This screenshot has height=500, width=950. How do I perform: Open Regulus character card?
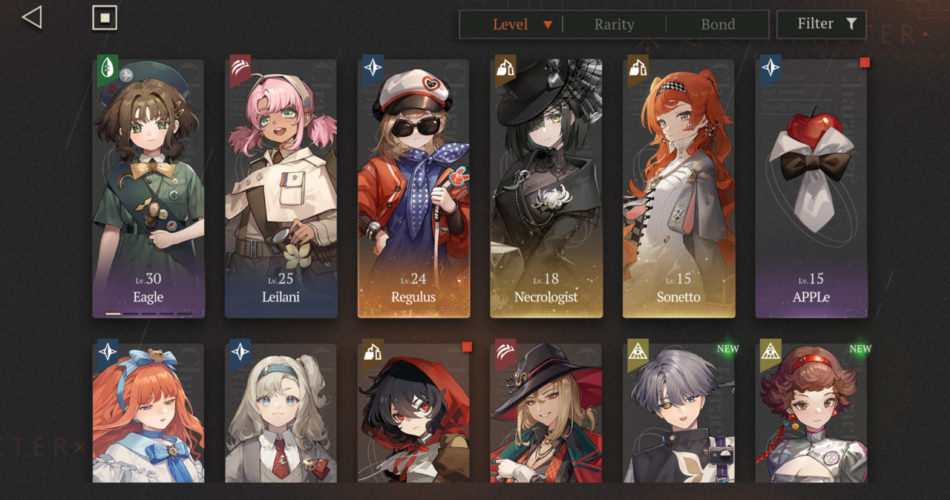point(414,188)
